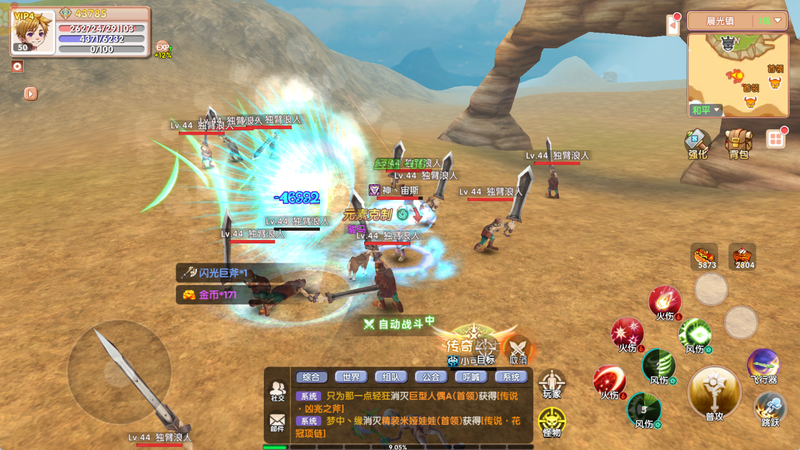
Task: Toggle the 自动战斗 auto-battle button
Action: pyautogui.click(x=398, y=323)
